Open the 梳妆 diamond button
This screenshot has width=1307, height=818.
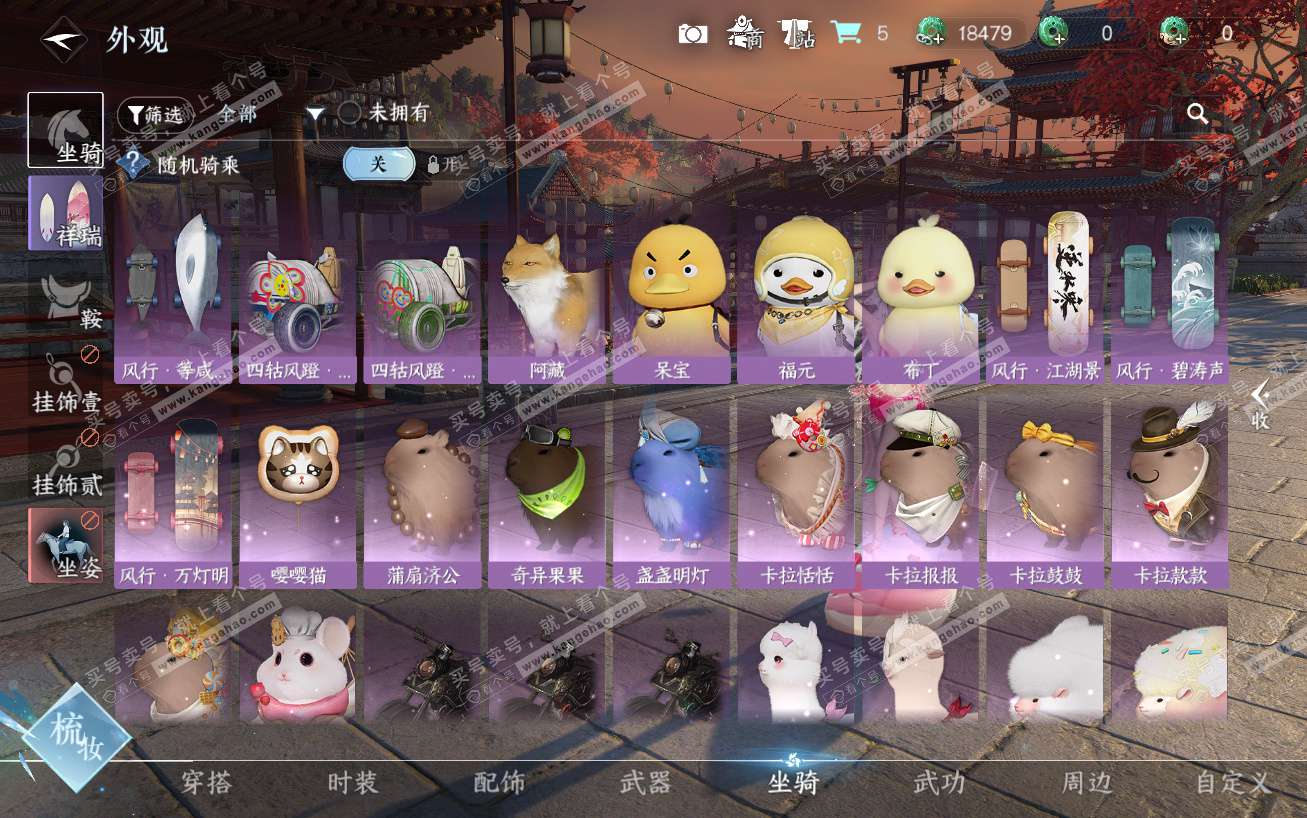pyautogui.click(x=77, y=738)
